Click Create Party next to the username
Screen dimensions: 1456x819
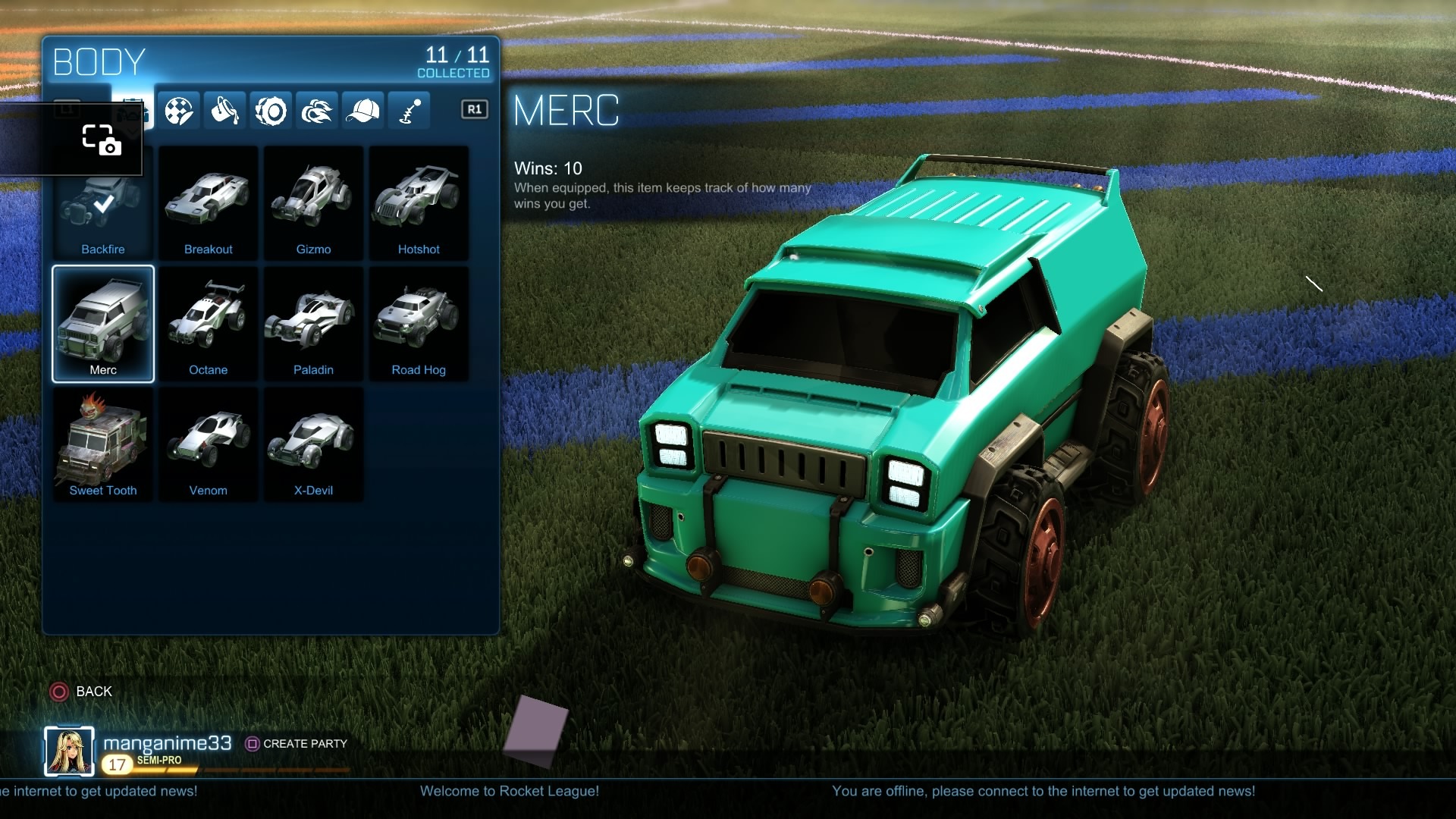pos(297,744)
